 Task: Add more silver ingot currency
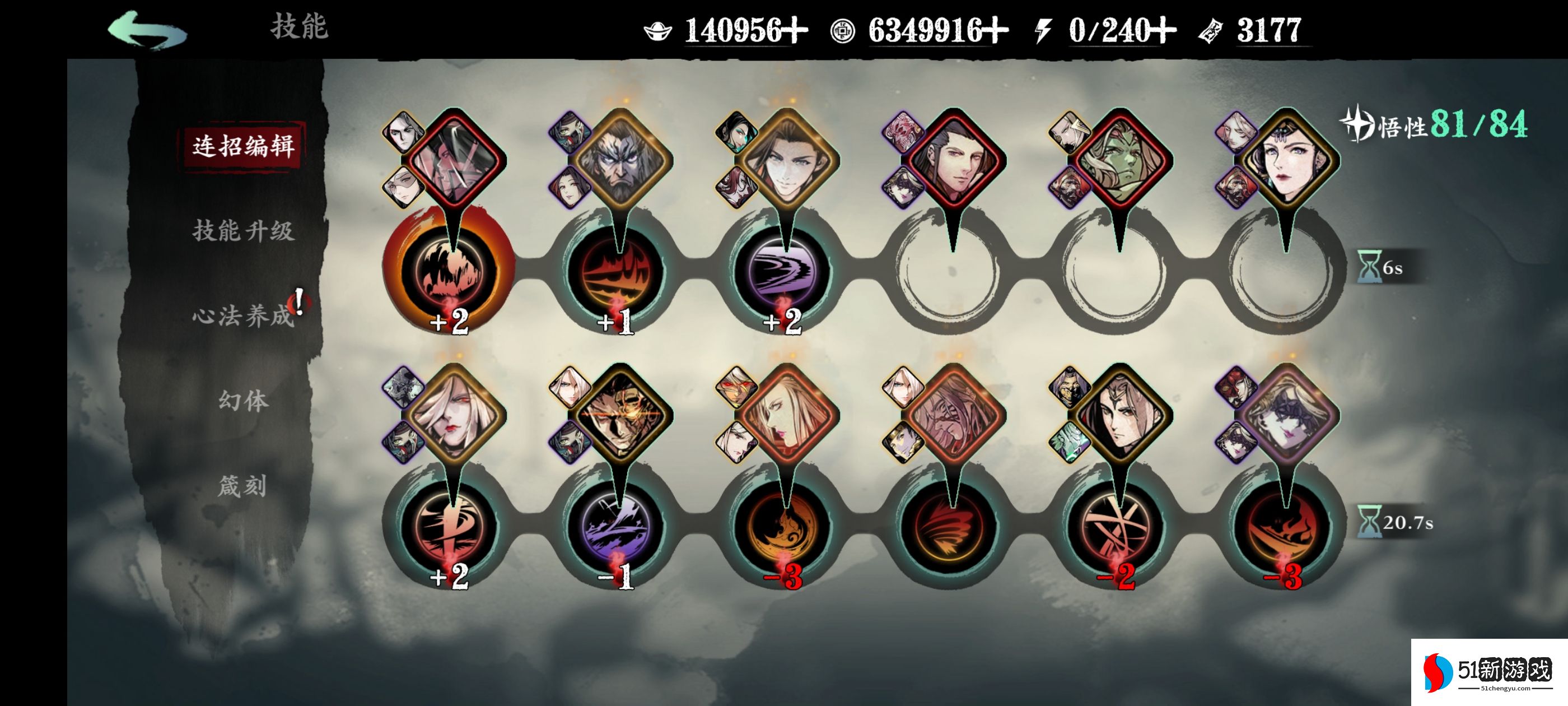(795, 30)
